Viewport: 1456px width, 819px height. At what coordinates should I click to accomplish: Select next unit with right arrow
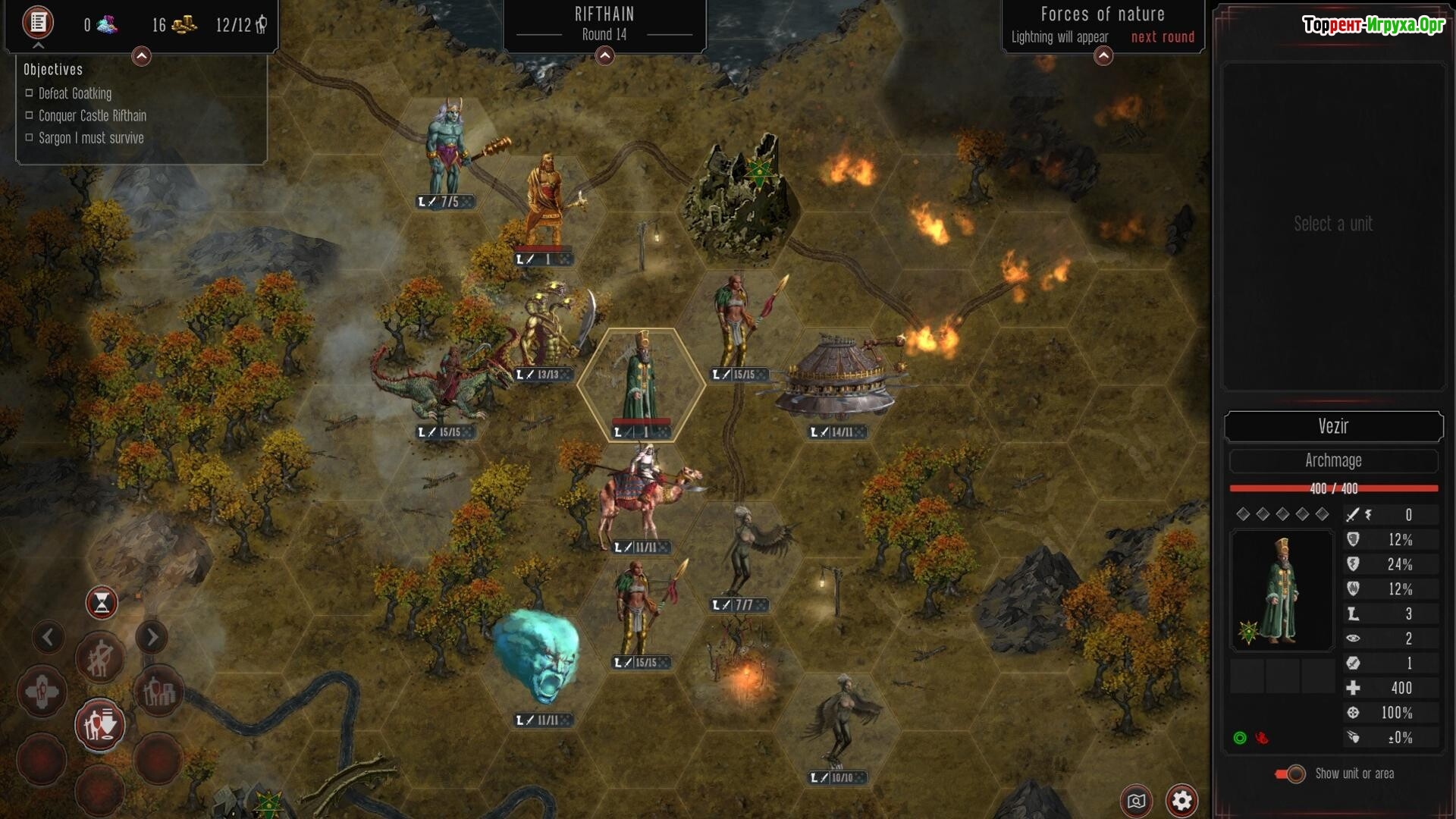coord(152,637)
